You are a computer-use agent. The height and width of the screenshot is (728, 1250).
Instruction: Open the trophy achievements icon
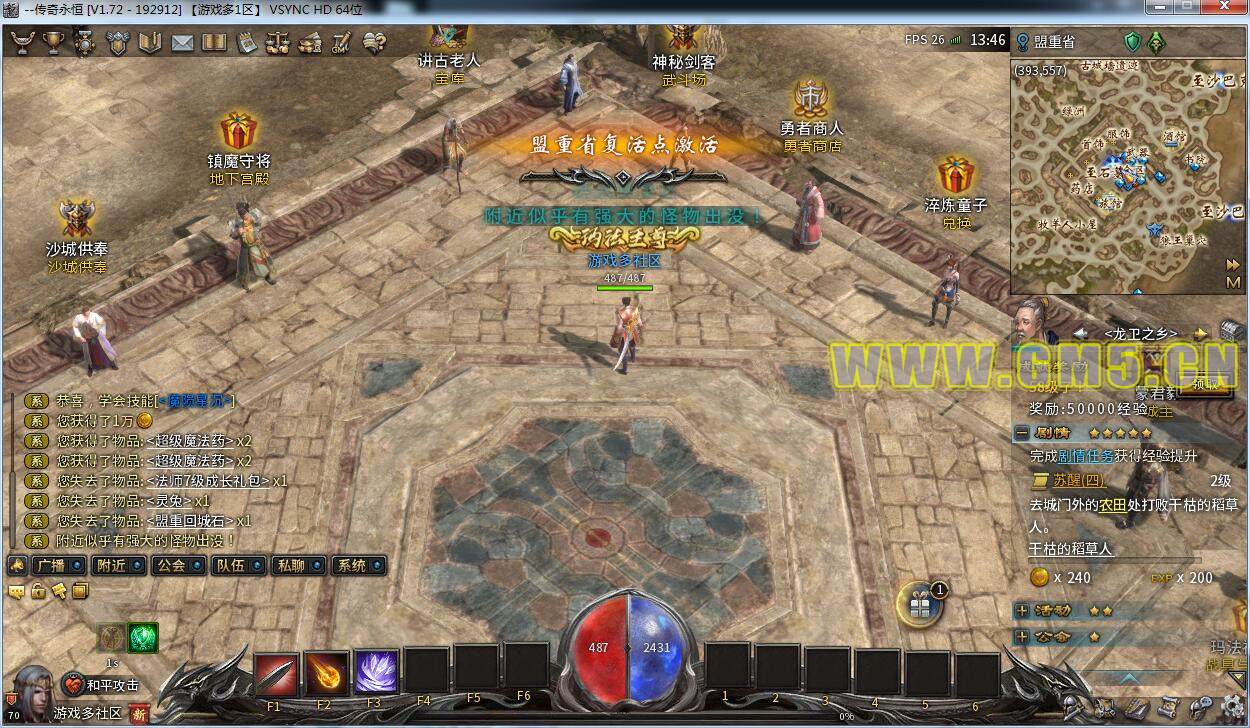(53, 42)
